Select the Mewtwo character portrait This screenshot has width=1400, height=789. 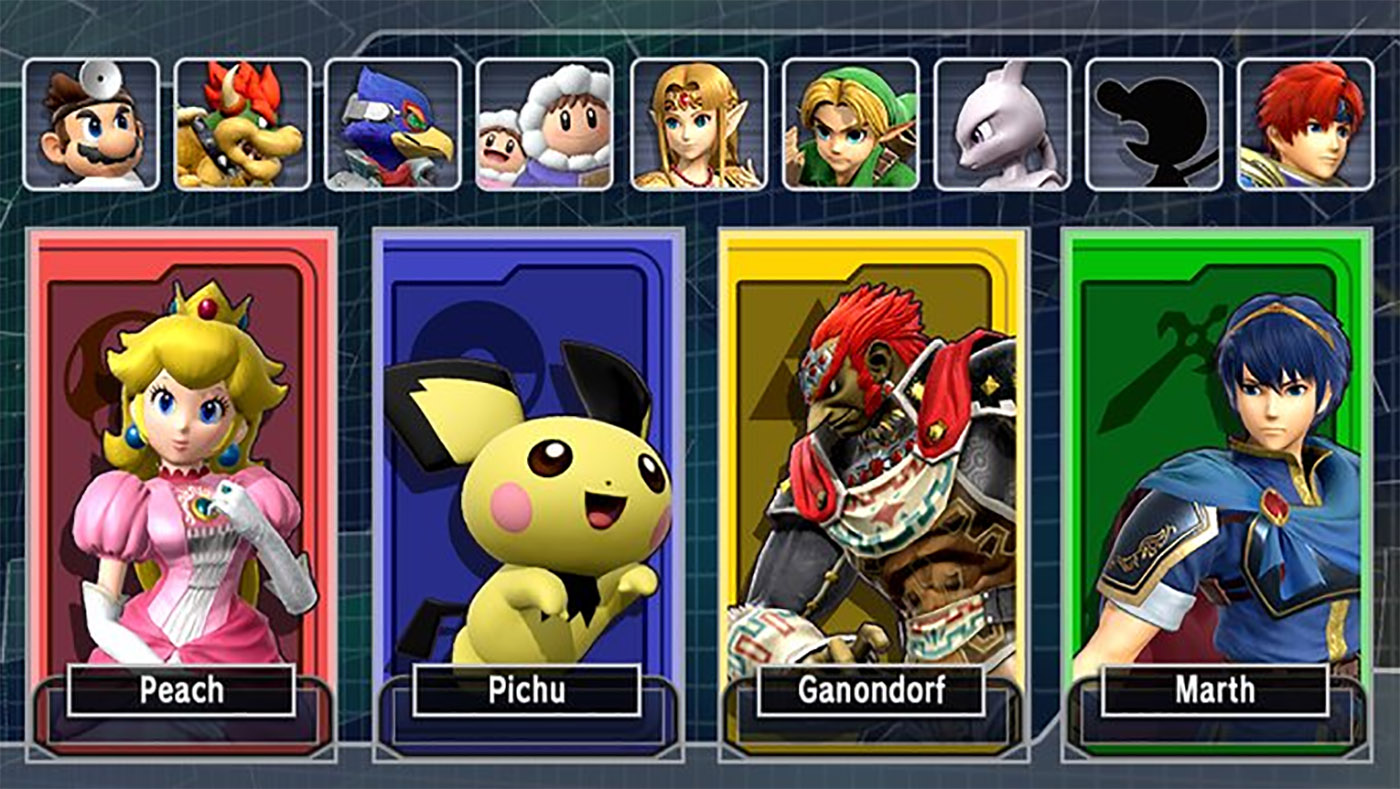point(1002,125)
